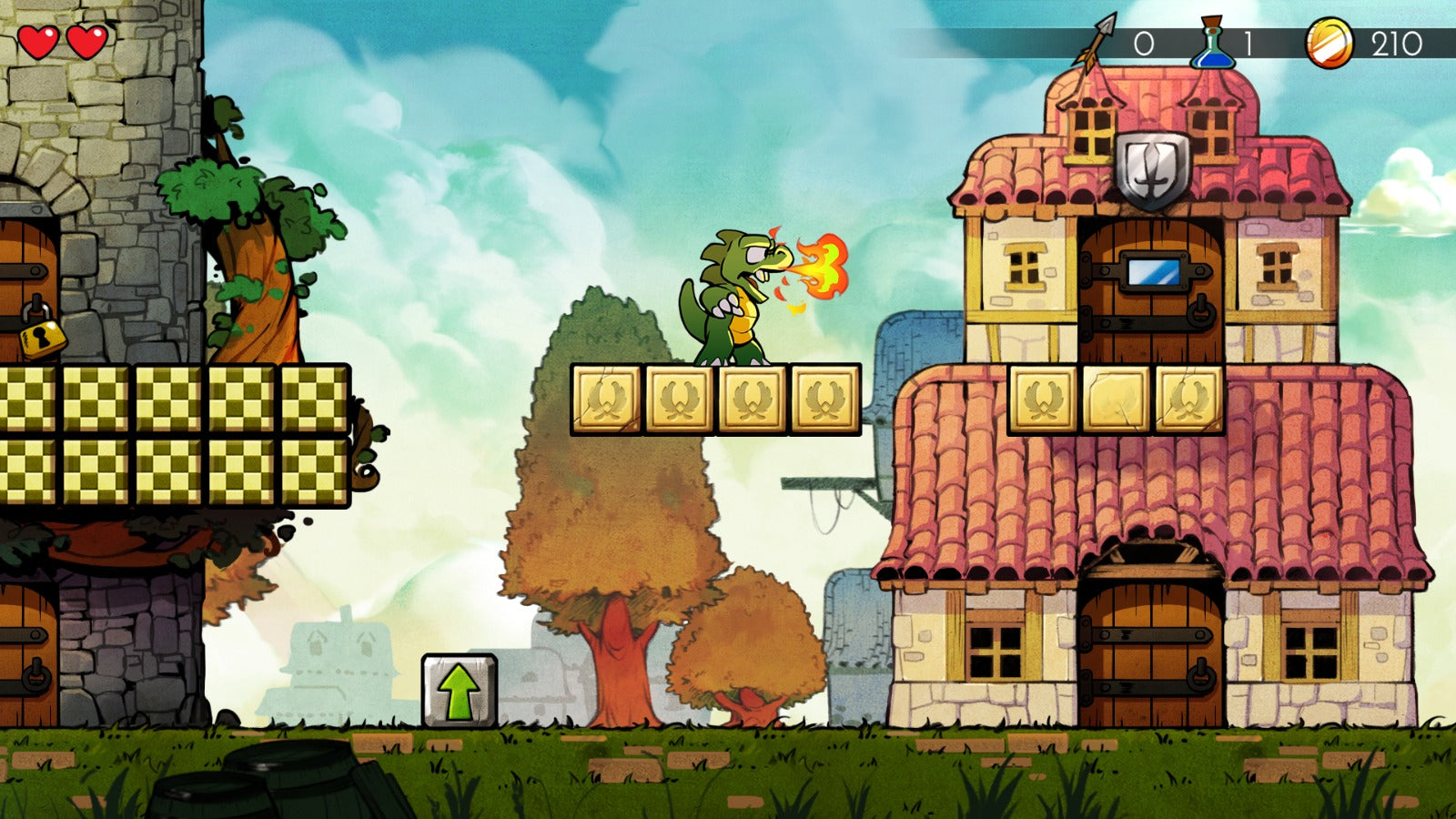Select the blue potion icon in the HUD
Viewport: 1456px width, 819px height.
(1215, 41)
